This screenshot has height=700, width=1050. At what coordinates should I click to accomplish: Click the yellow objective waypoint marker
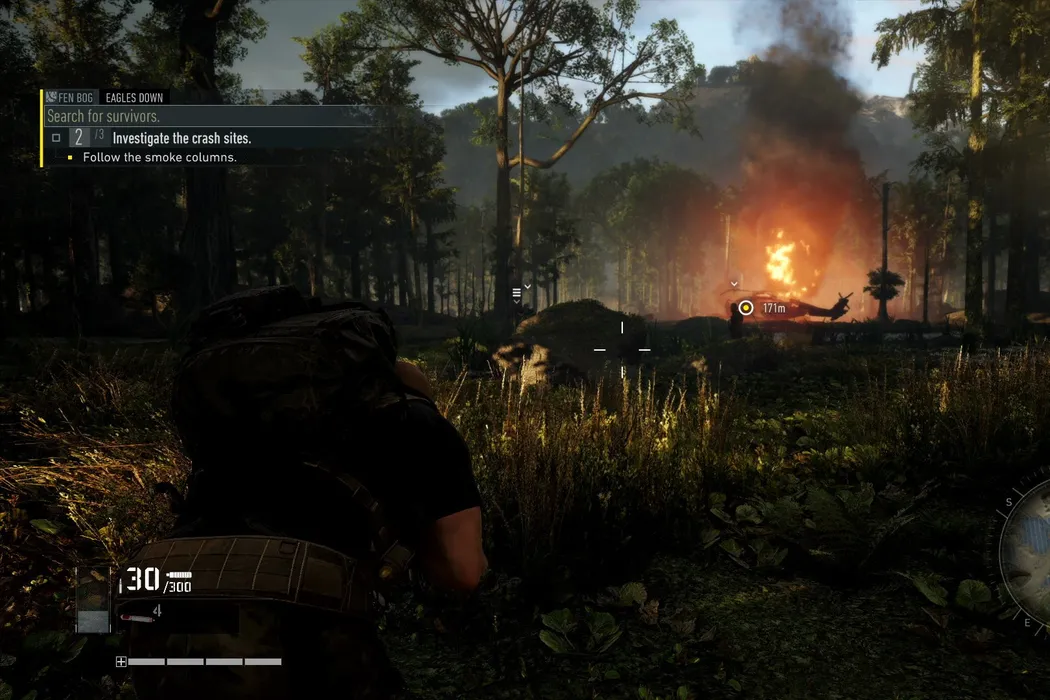(745, 308)
